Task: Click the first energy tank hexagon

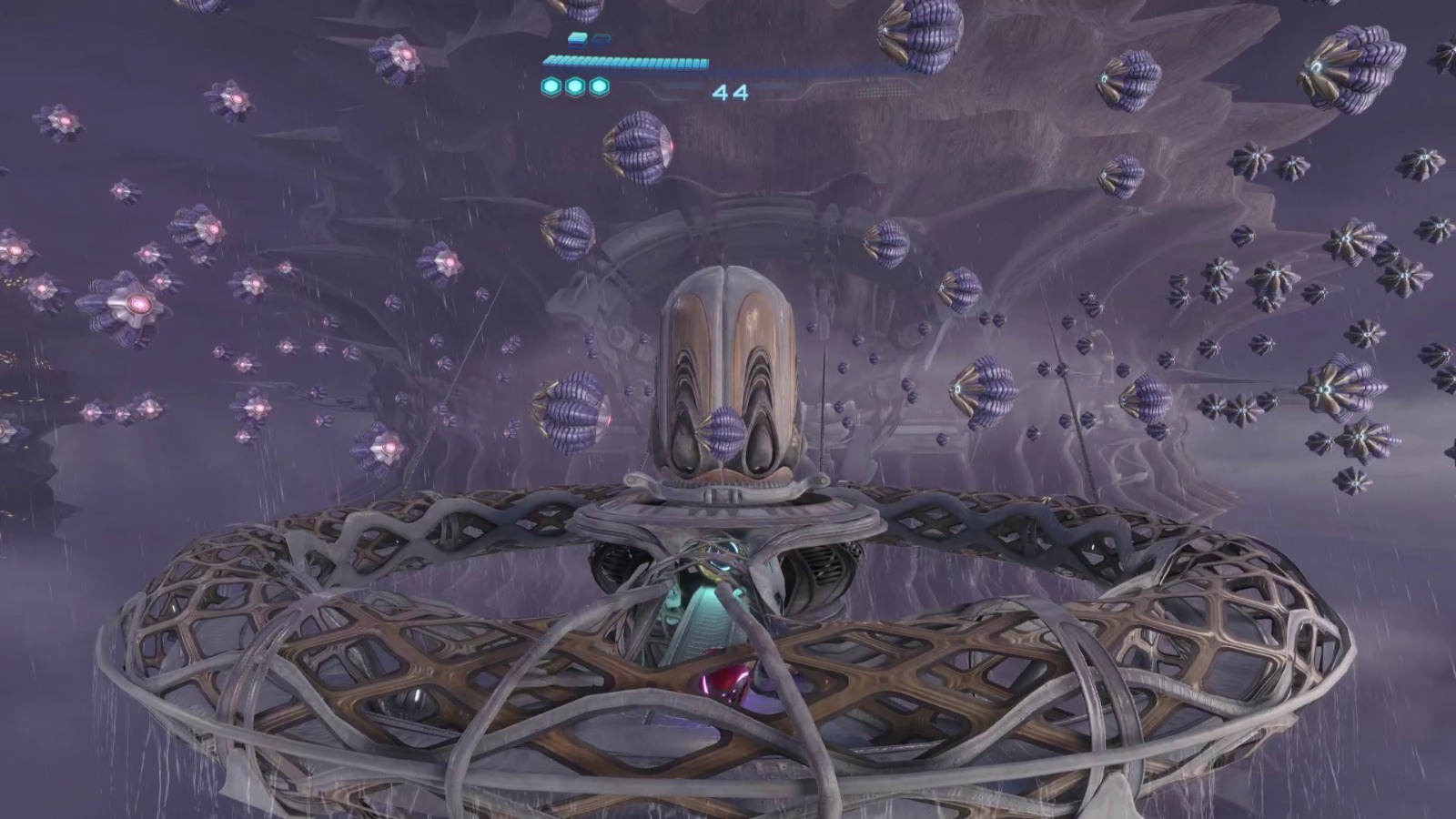Action: tap(549, 87)
